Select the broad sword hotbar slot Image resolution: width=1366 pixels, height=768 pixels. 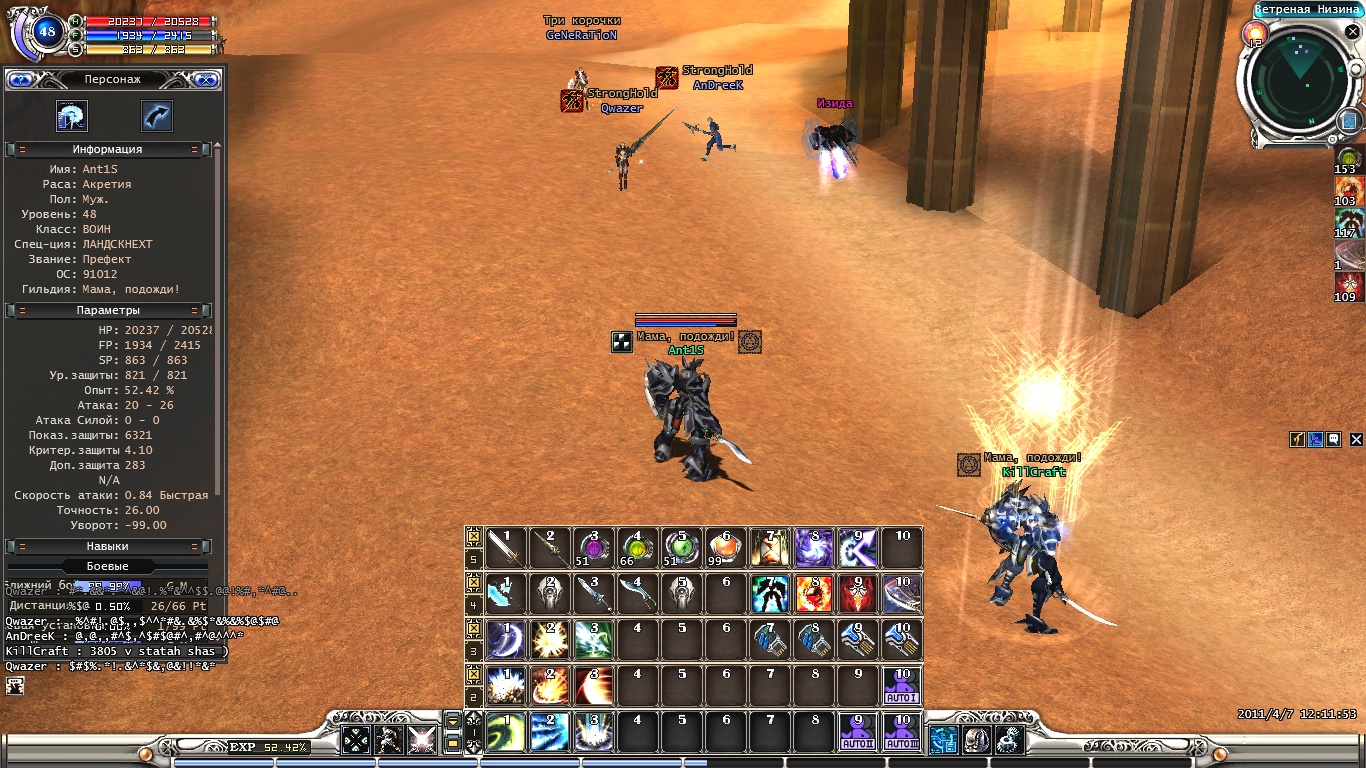[x=506, y=548]
